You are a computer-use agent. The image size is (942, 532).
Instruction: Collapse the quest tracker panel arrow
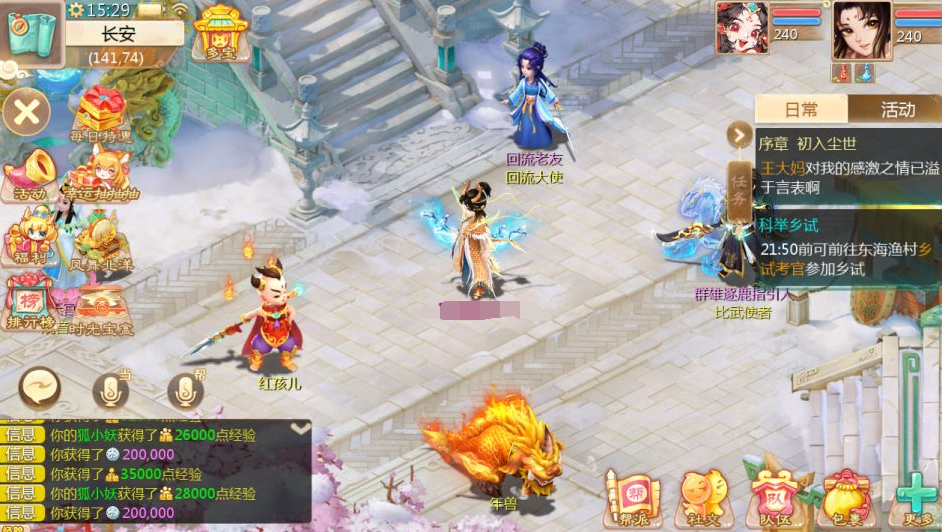tap(740, 134)
